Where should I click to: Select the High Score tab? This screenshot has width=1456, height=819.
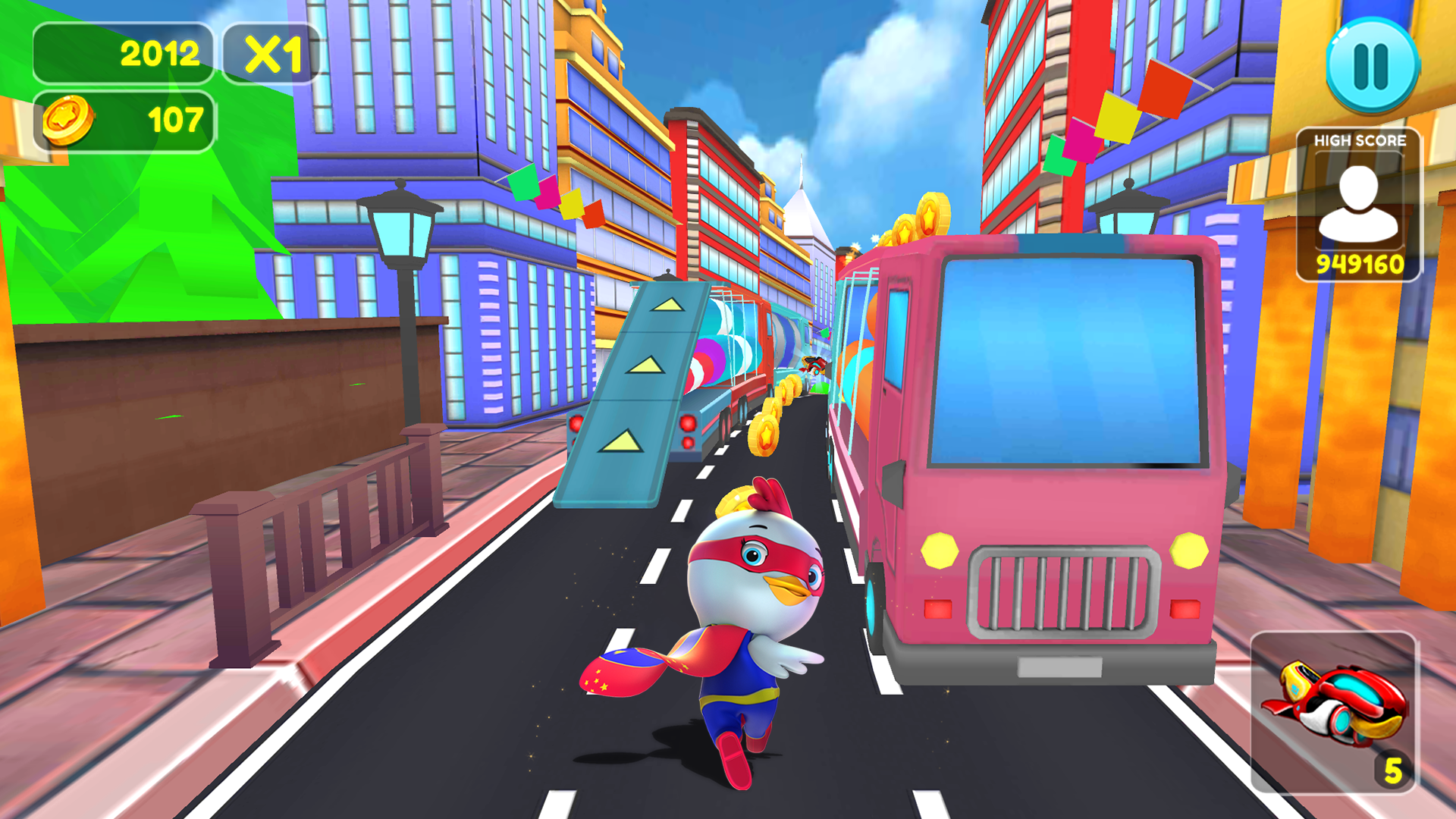pos(1360,140)
